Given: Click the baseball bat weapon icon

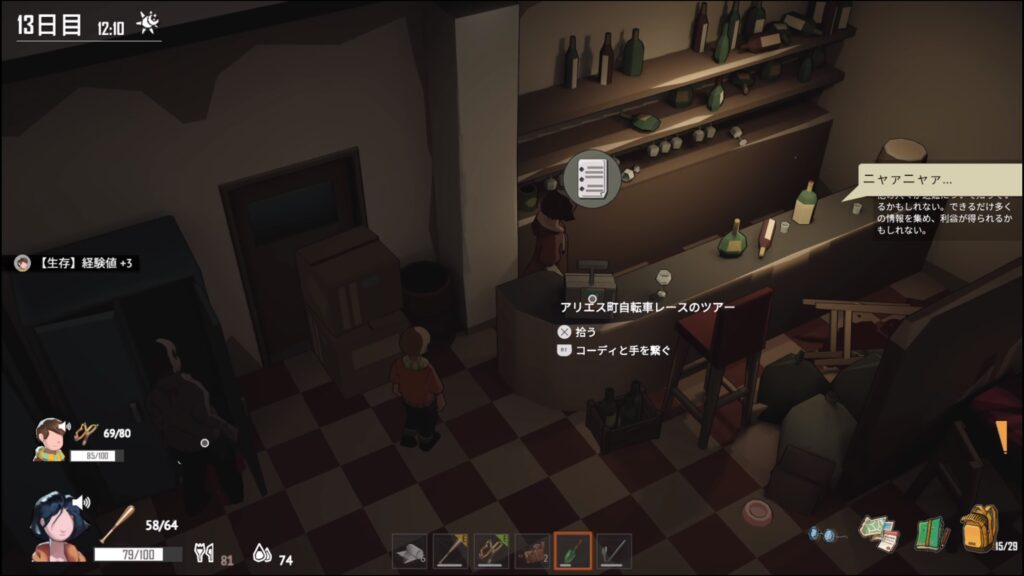Looking at the screenshot, I should point(119,523).
